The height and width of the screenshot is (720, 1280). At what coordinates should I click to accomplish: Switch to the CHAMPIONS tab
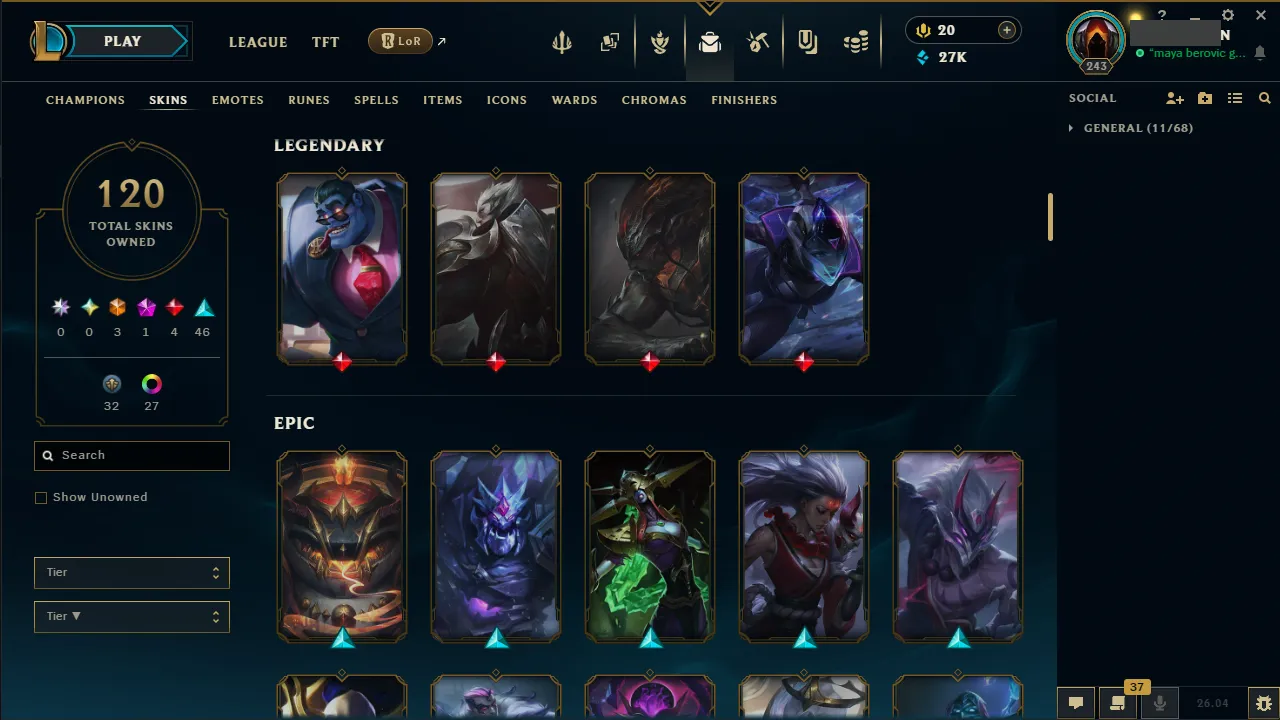85,100
